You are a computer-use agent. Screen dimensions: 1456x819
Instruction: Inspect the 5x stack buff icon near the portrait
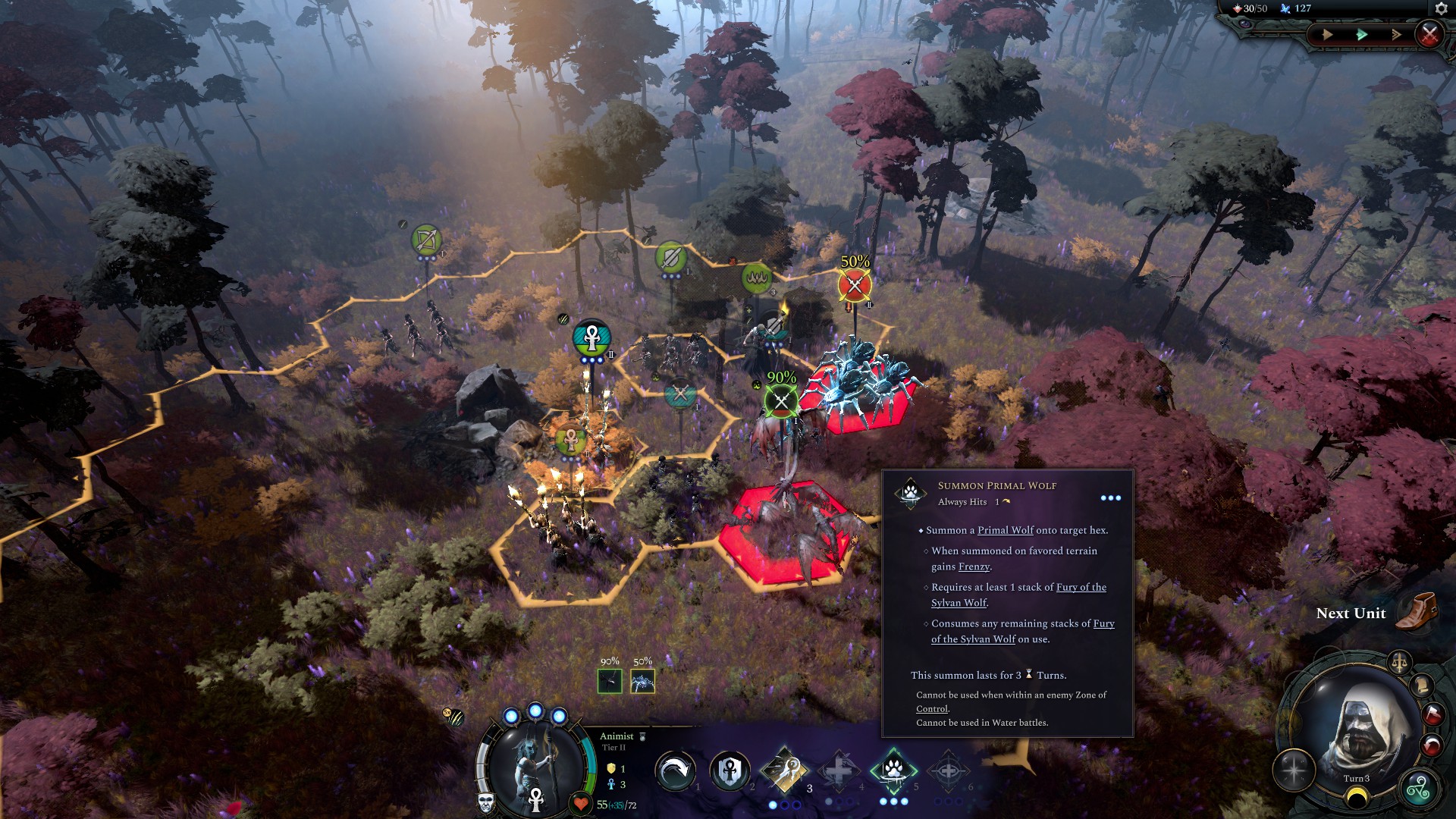[455, 716]
